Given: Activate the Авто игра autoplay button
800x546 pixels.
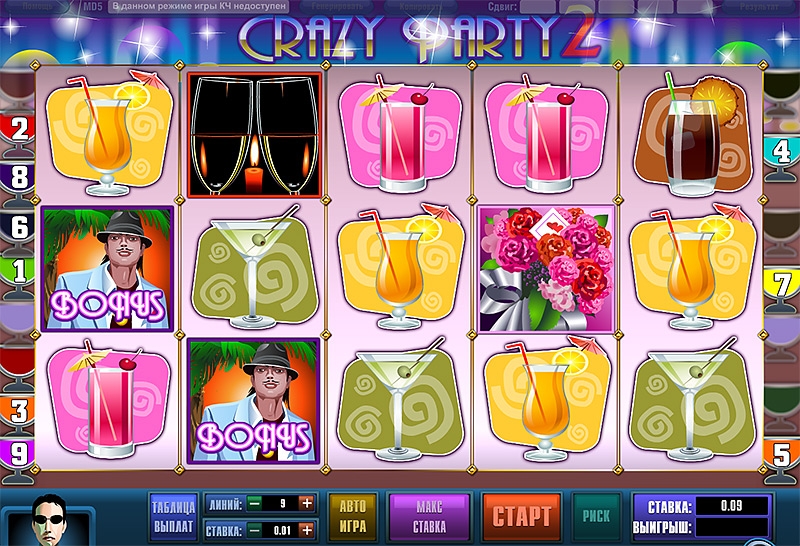Looking at the screenshot, I should [353, 516].
